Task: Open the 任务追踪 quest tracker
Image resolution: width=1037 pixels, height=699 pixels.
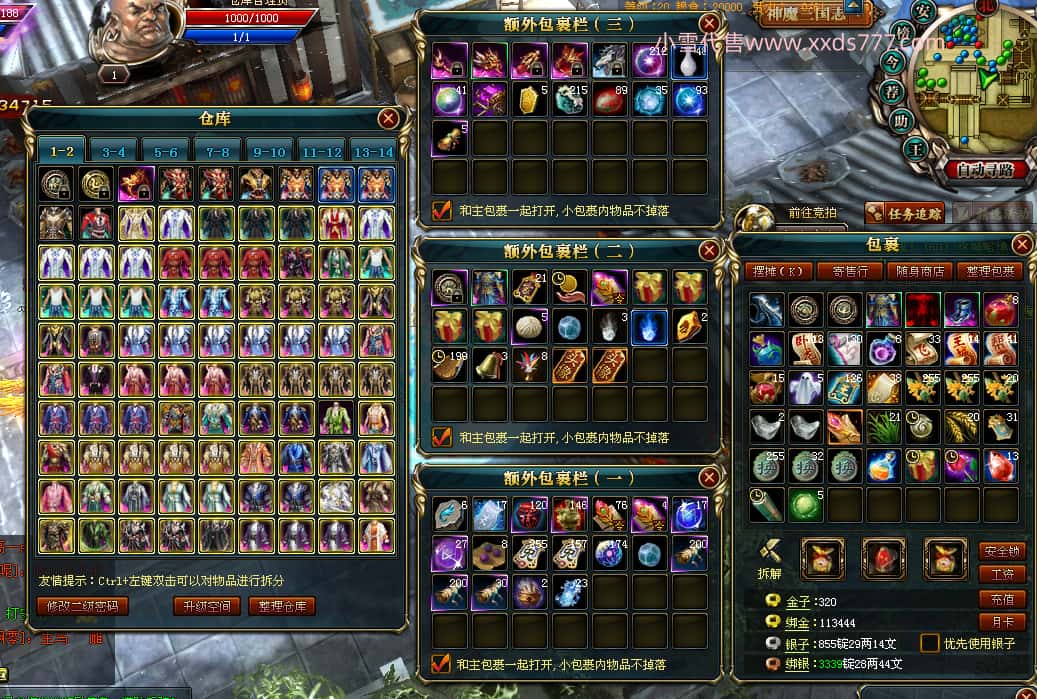Action: 904,212
